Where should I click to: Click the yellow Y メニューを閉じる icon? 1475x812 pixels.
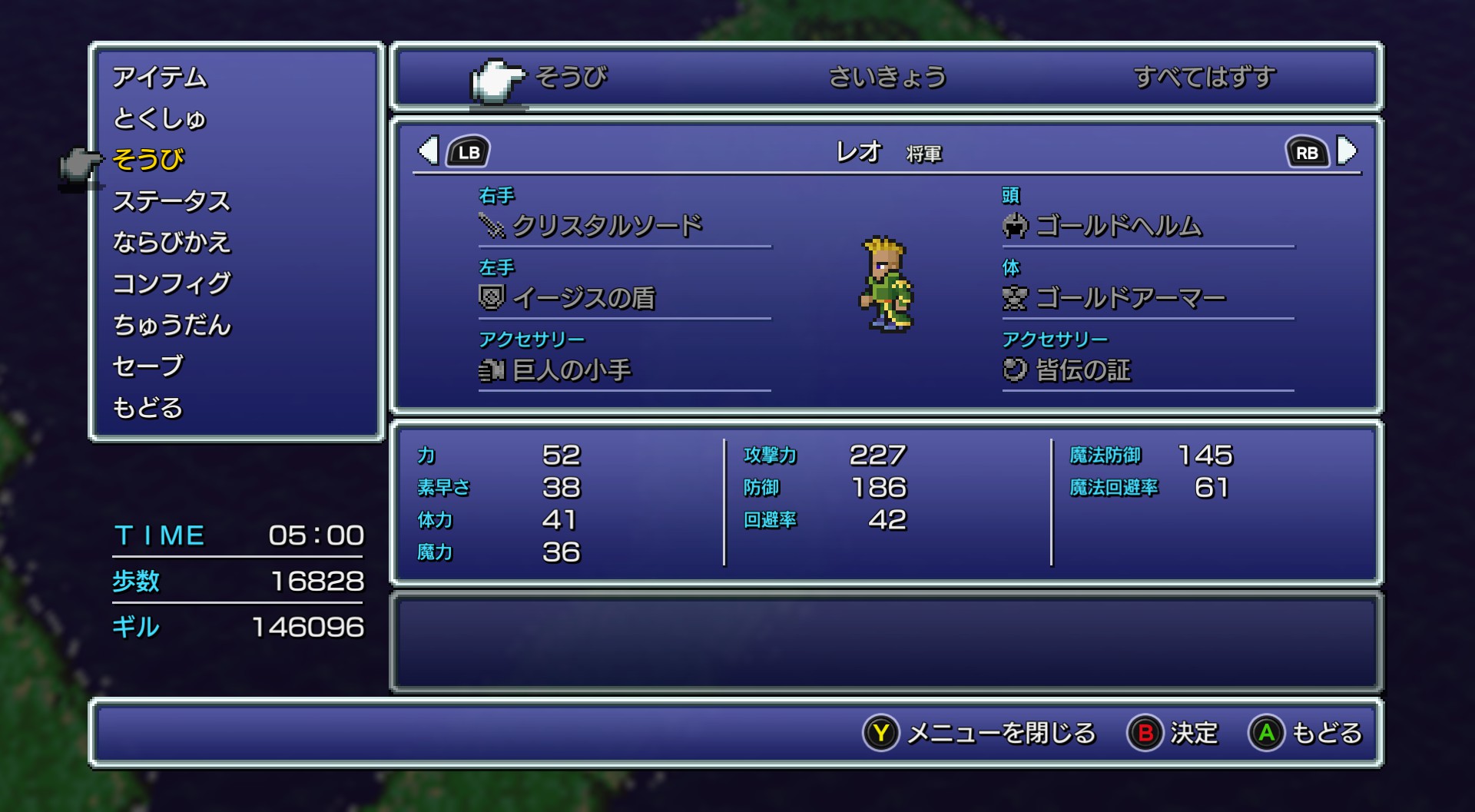[880, 734]
